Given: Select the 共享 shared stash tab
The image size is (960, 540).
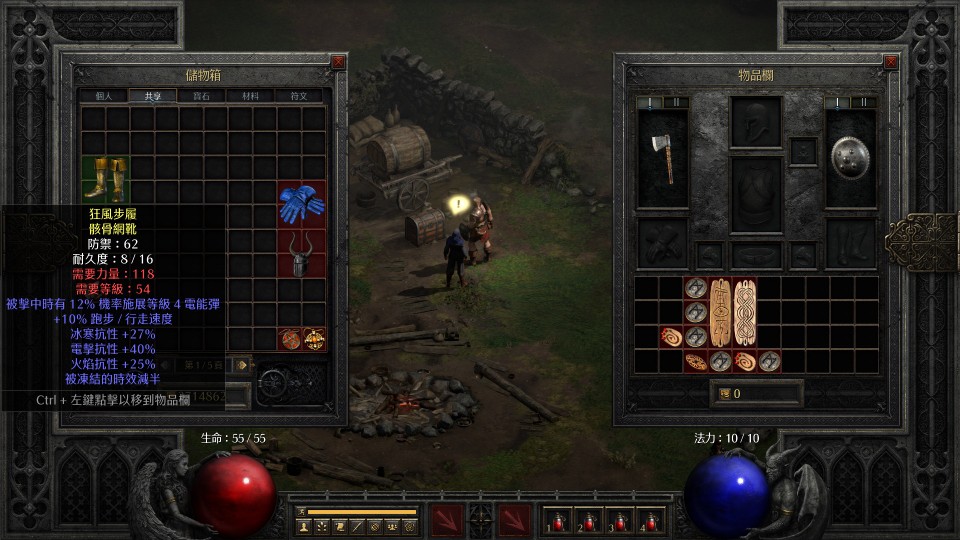Looking at the screenshot, I should pos(152,96).
